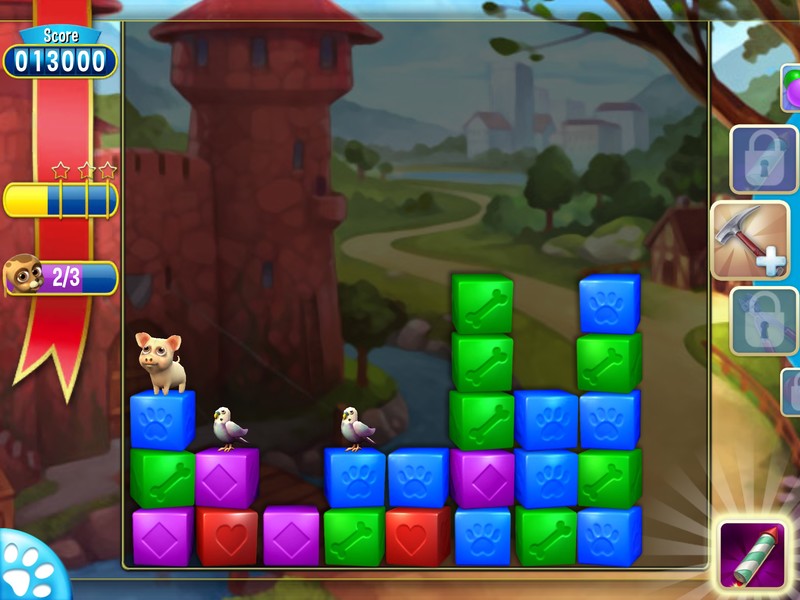
Task: Clear the topmost green bone block in the tall stack
Action: click(482, 304)
